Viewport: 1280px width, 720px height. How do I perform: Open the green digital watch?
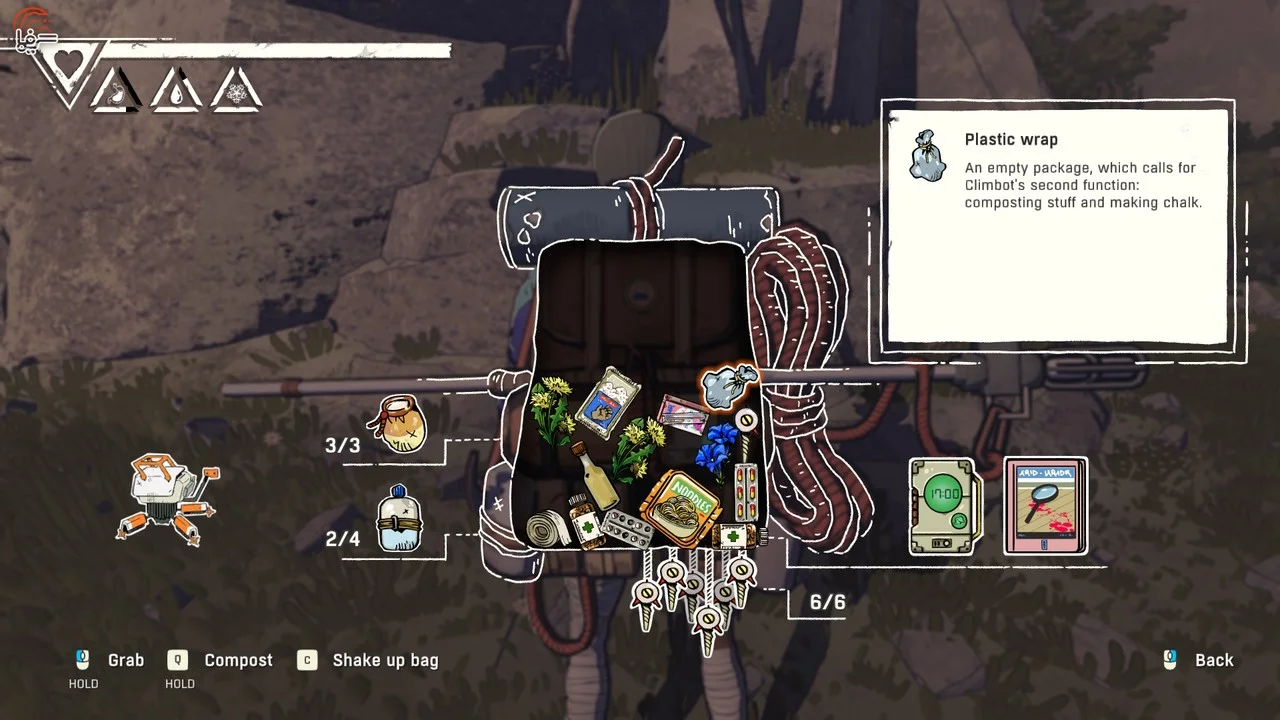click(944, 506)
